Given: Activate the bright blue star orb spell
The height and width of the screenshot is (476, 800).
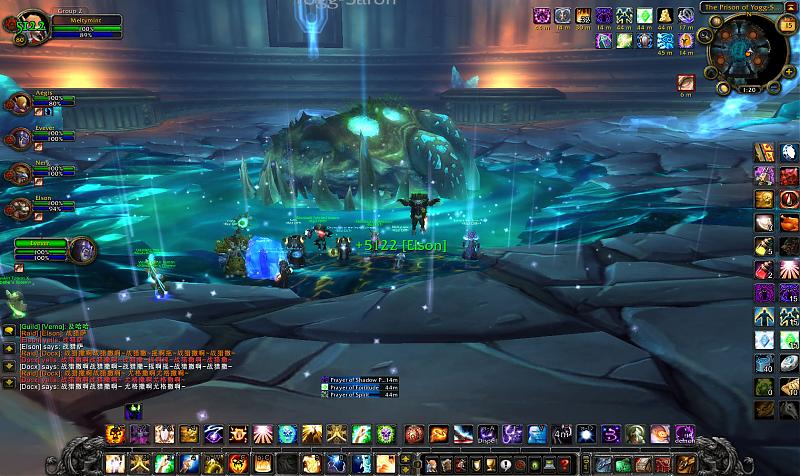Looking at the screenshot, I should coord(586,434).
